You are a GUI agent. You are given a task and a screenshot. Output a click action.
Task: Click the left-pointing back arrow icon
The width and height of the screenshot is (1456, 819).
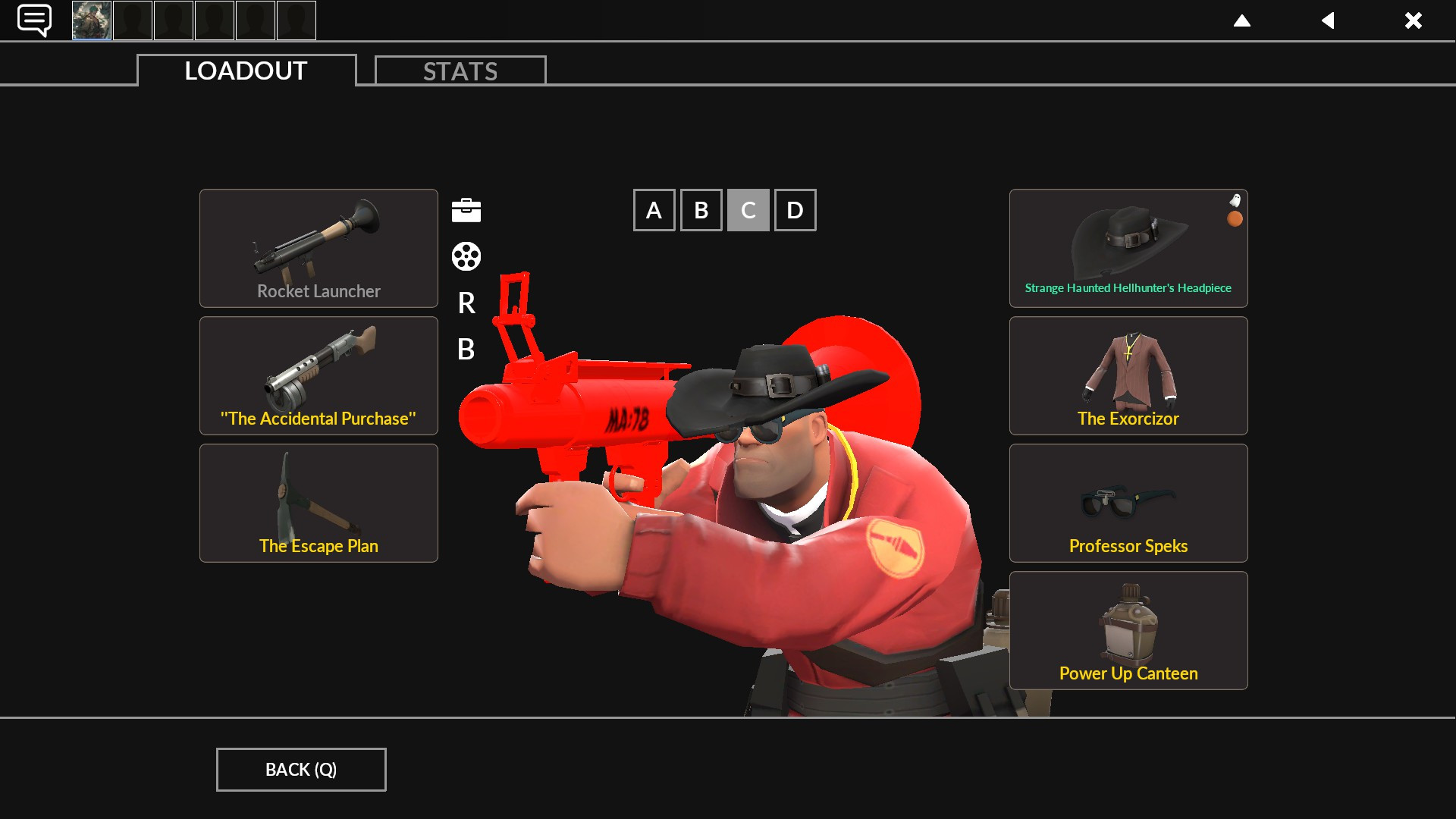pos(1328,20)
